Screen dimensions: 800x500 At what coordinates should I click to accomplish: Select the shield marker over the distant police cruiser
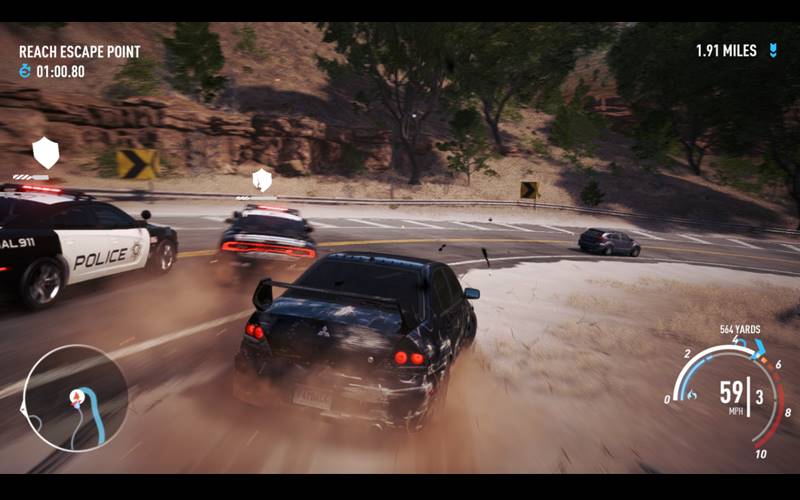tap(262, 180)
